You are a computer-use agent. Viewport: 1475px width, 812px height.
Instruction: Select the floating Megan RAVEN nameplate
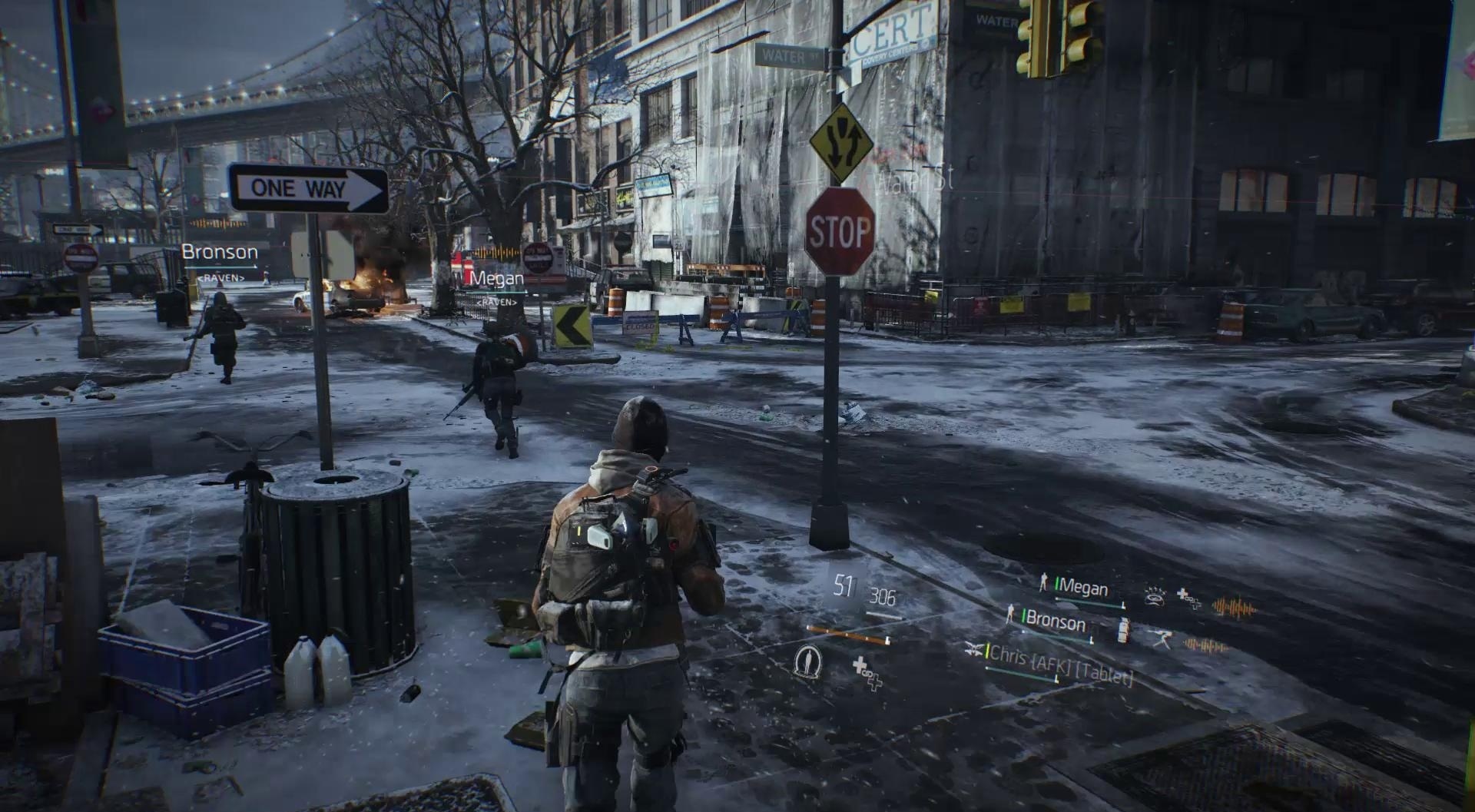[x=496, y=284]
